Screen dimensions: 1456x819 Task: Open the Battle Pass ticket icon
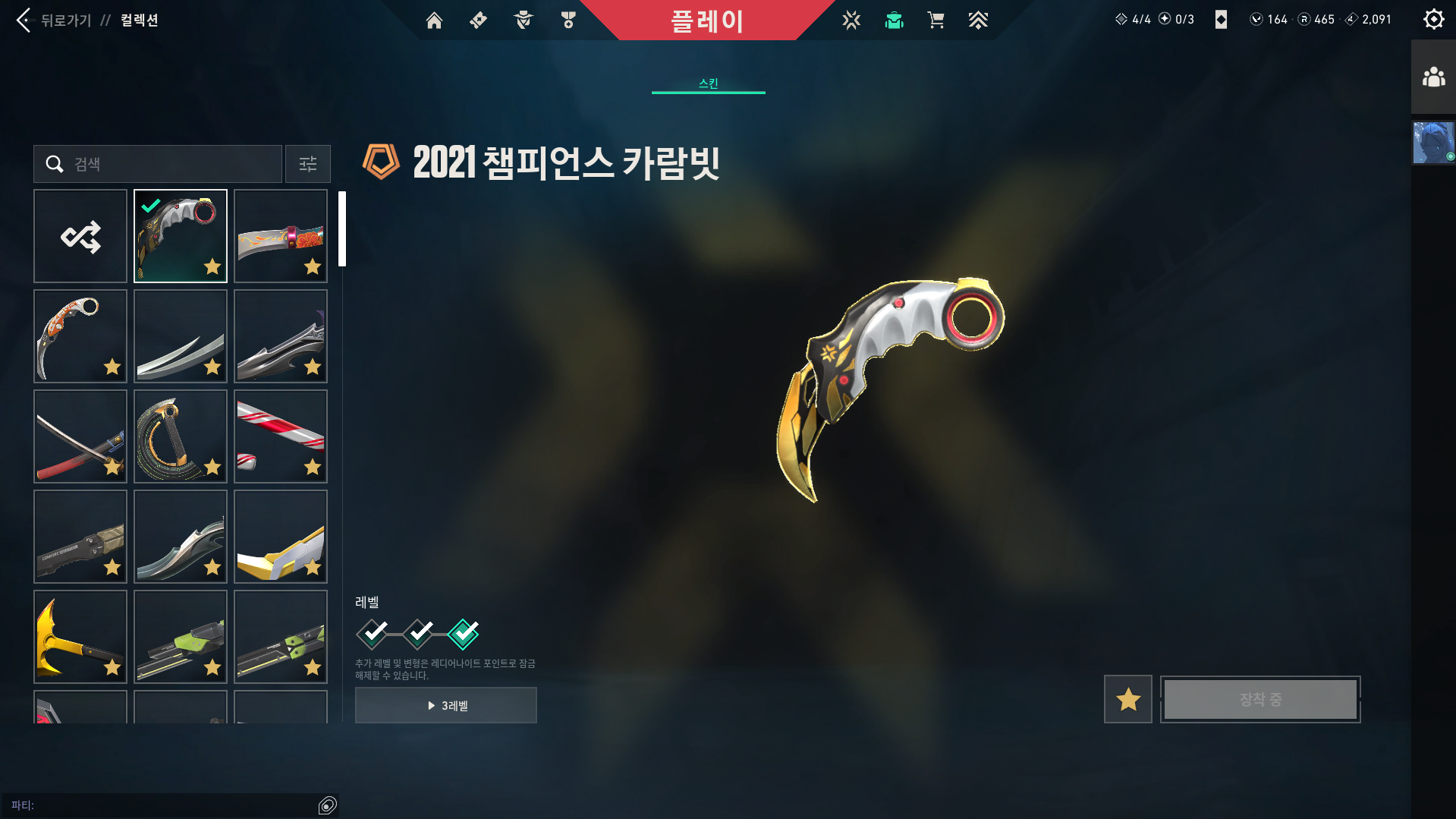477,20
